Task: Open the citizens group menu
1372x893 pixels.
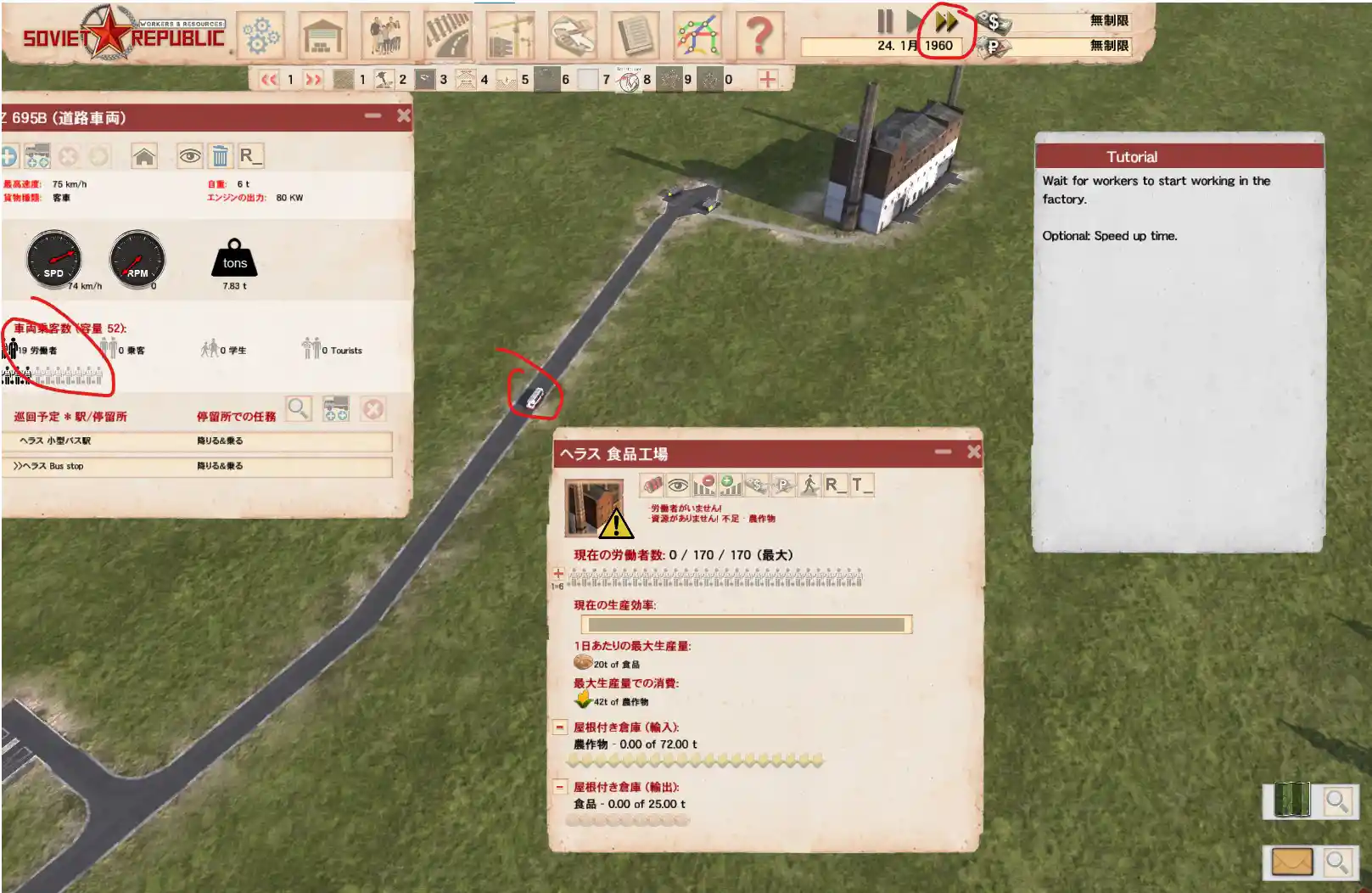Action: point(385,35)
